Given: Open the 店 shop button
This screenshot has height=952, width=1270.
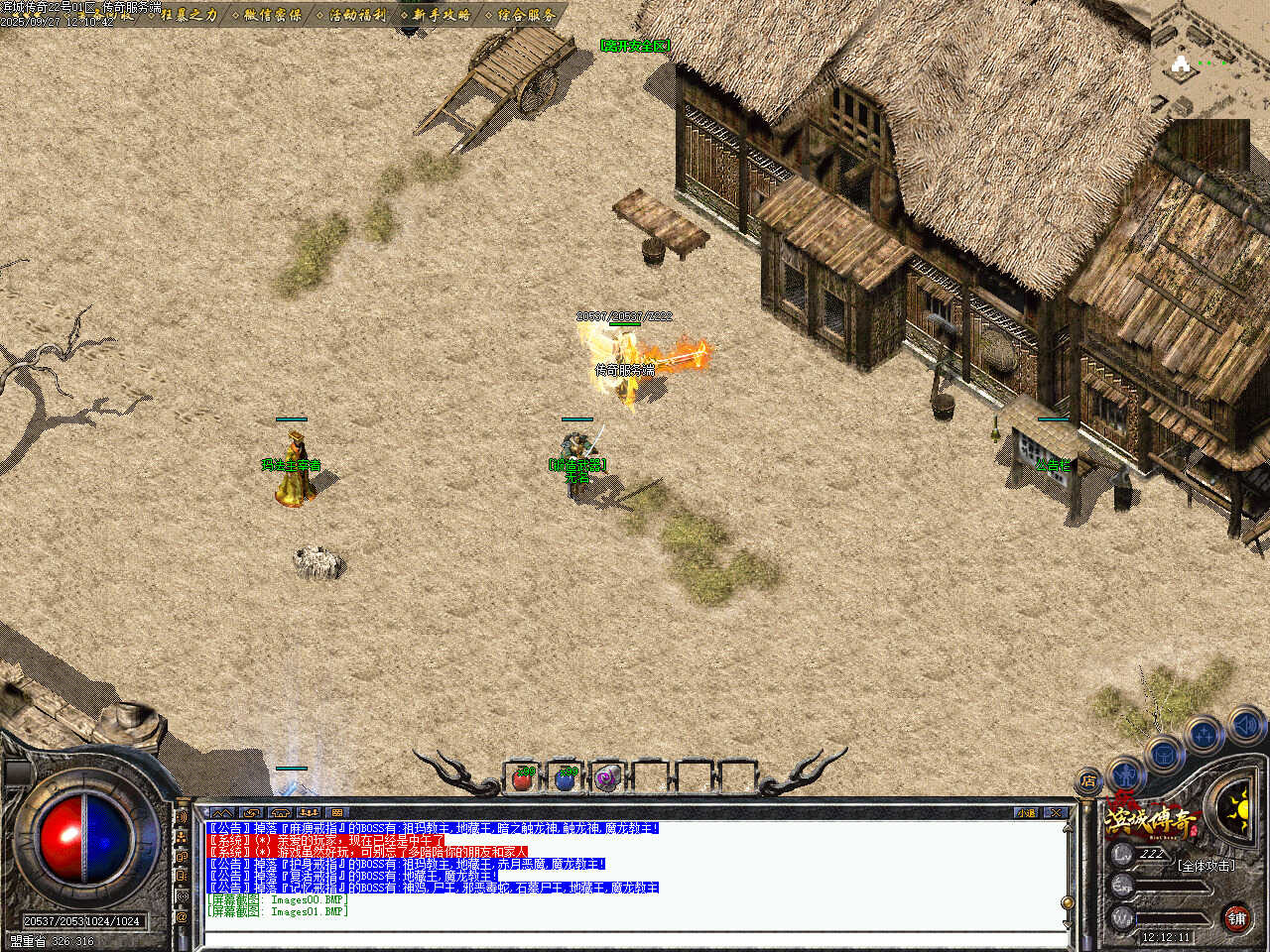Looking at the screenshot, I should tap(1088, 780).
